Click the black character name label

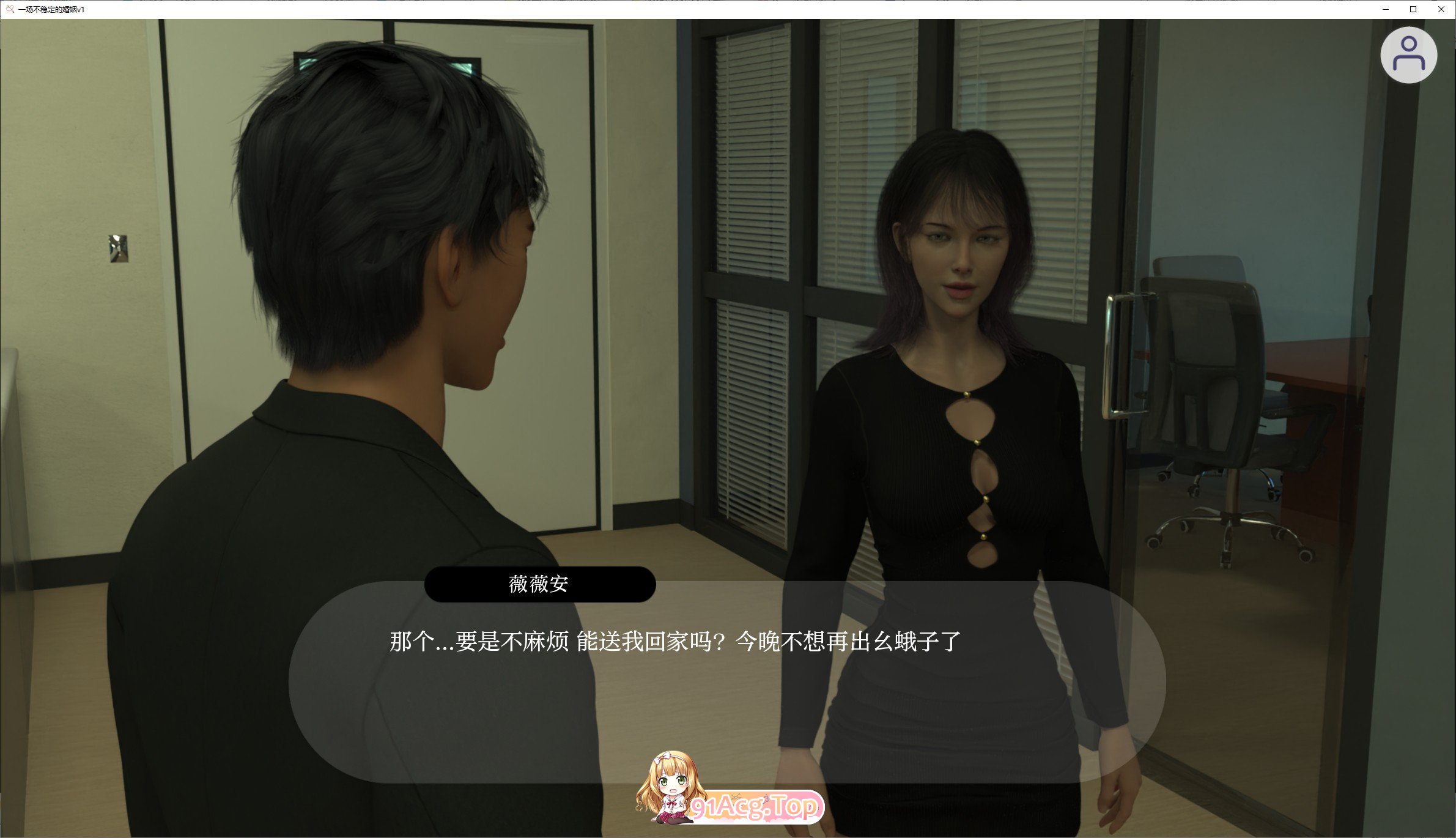541,584
